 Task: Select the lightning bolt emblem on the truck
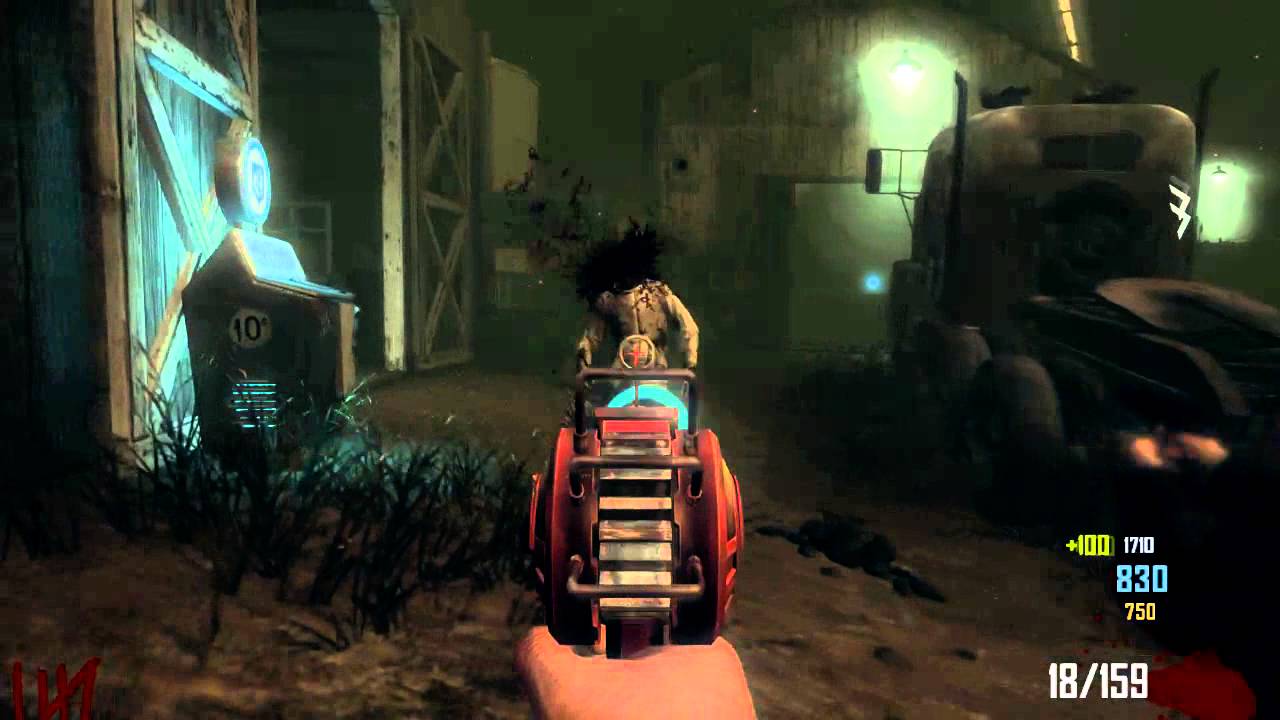tap(1177, 205)
